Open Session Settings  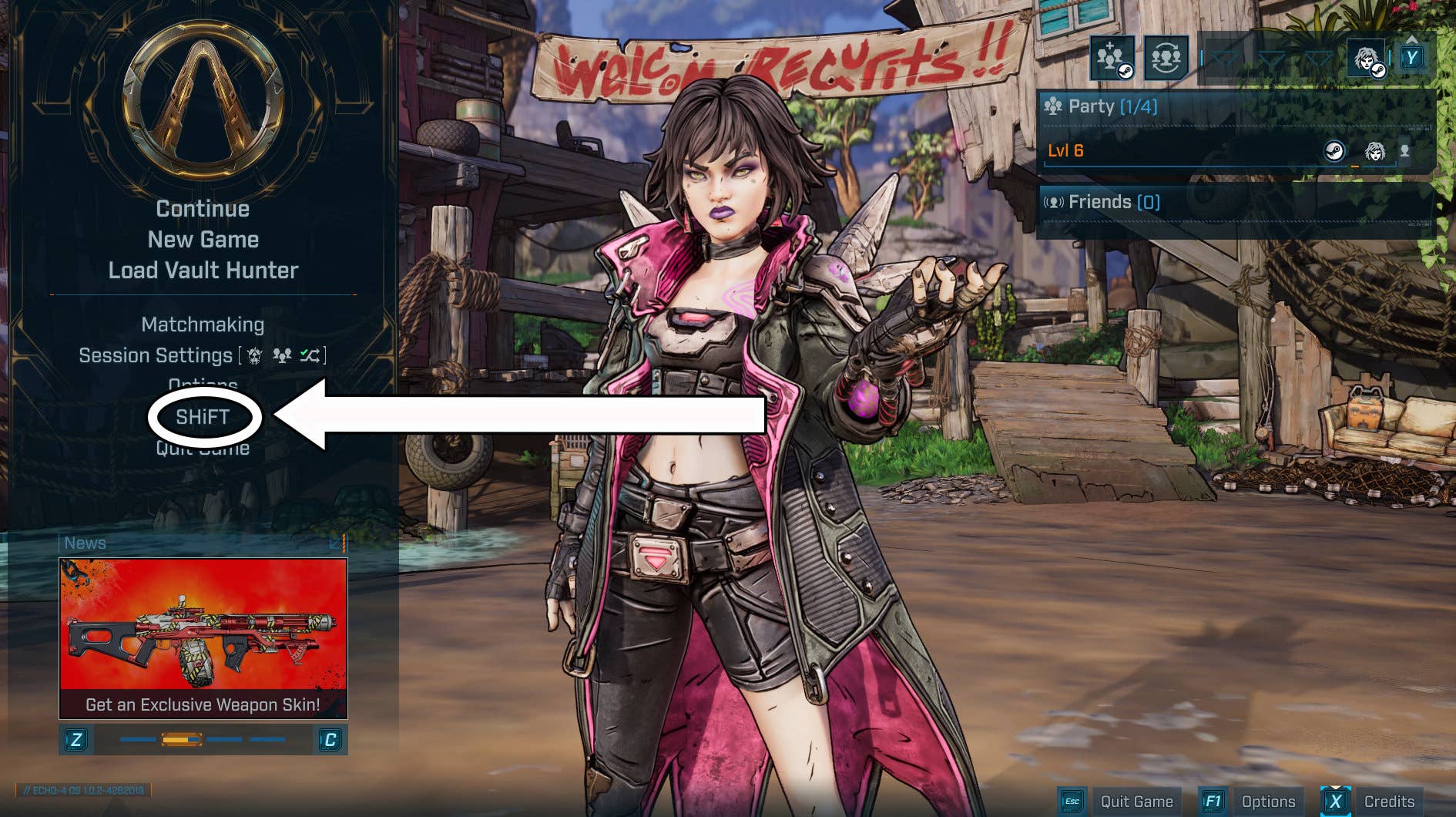pos(156,355)
